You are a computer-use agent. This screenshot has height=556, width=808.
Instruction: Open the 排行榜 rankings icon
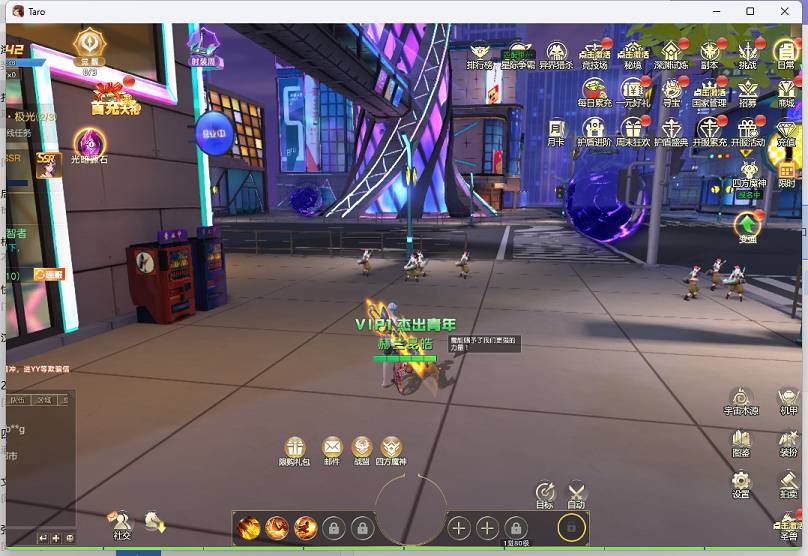pyautogui.click(x=480, y=53)
